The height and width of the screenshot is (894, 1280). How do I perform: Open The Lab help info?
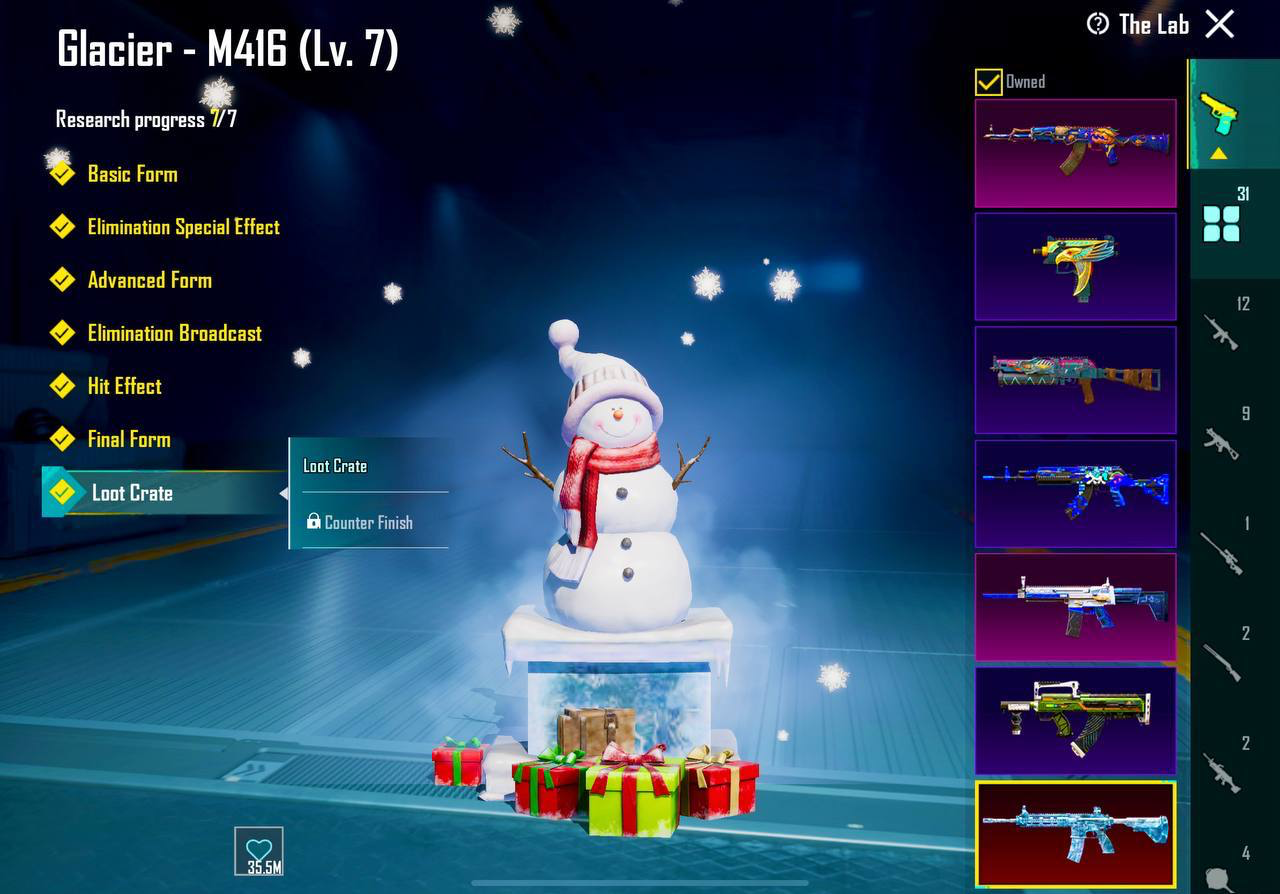point(1098,24)
